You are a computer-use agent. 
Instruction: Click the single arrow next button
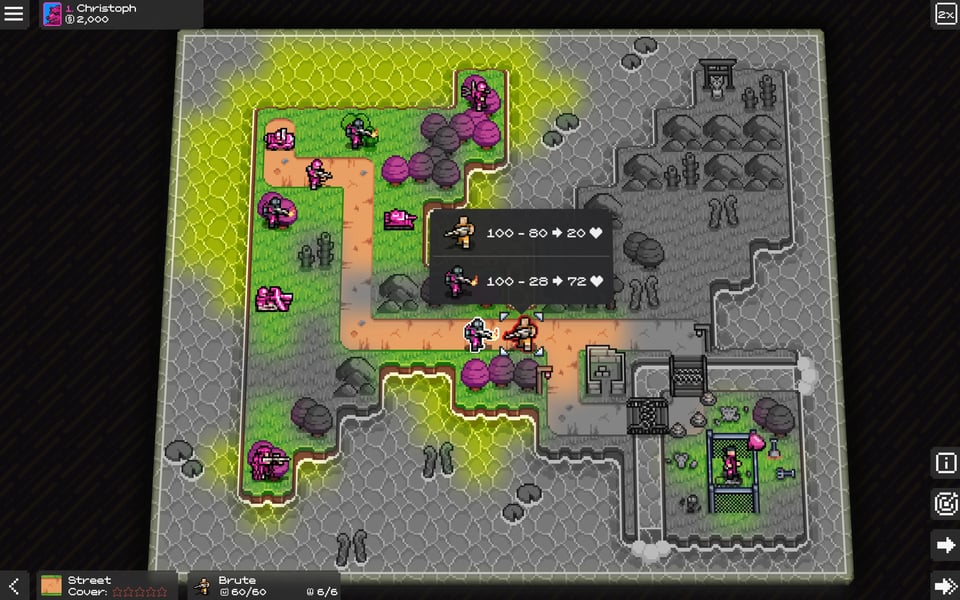point(945,545)
